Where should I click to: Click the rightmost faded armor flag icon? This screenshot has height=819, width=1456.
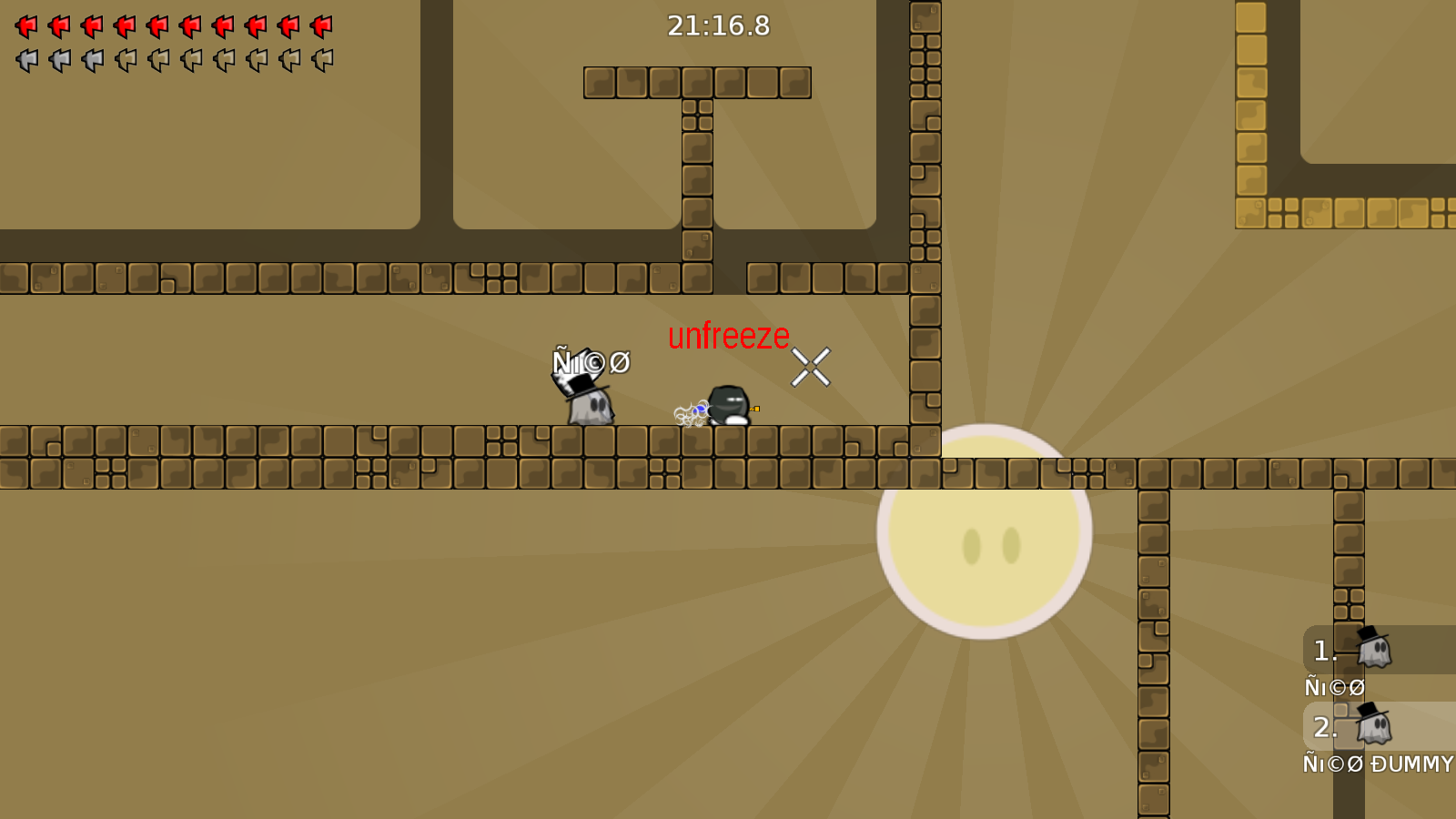pos(320,60)
